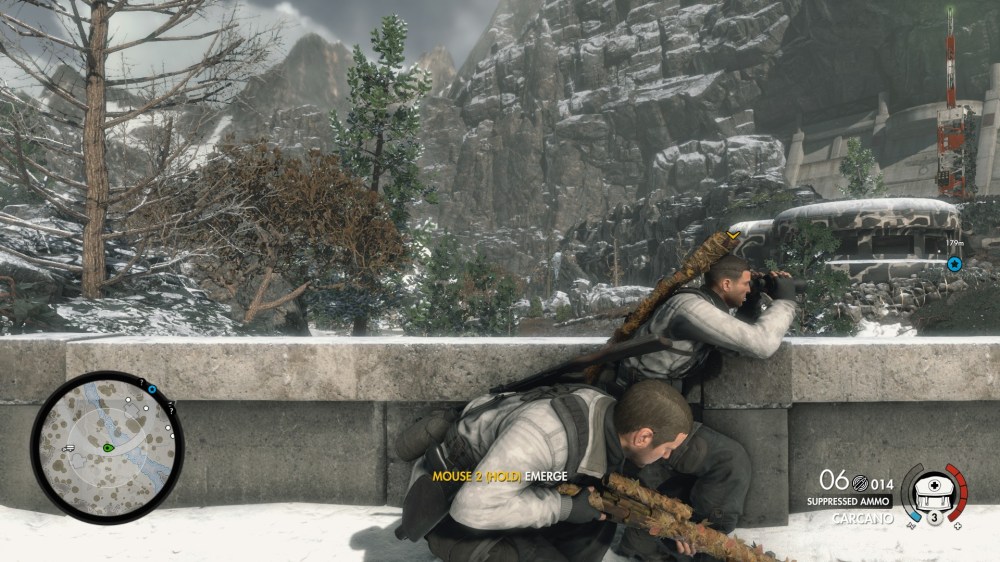Click the yellow chevron marker above the ally

coord(733,236)
